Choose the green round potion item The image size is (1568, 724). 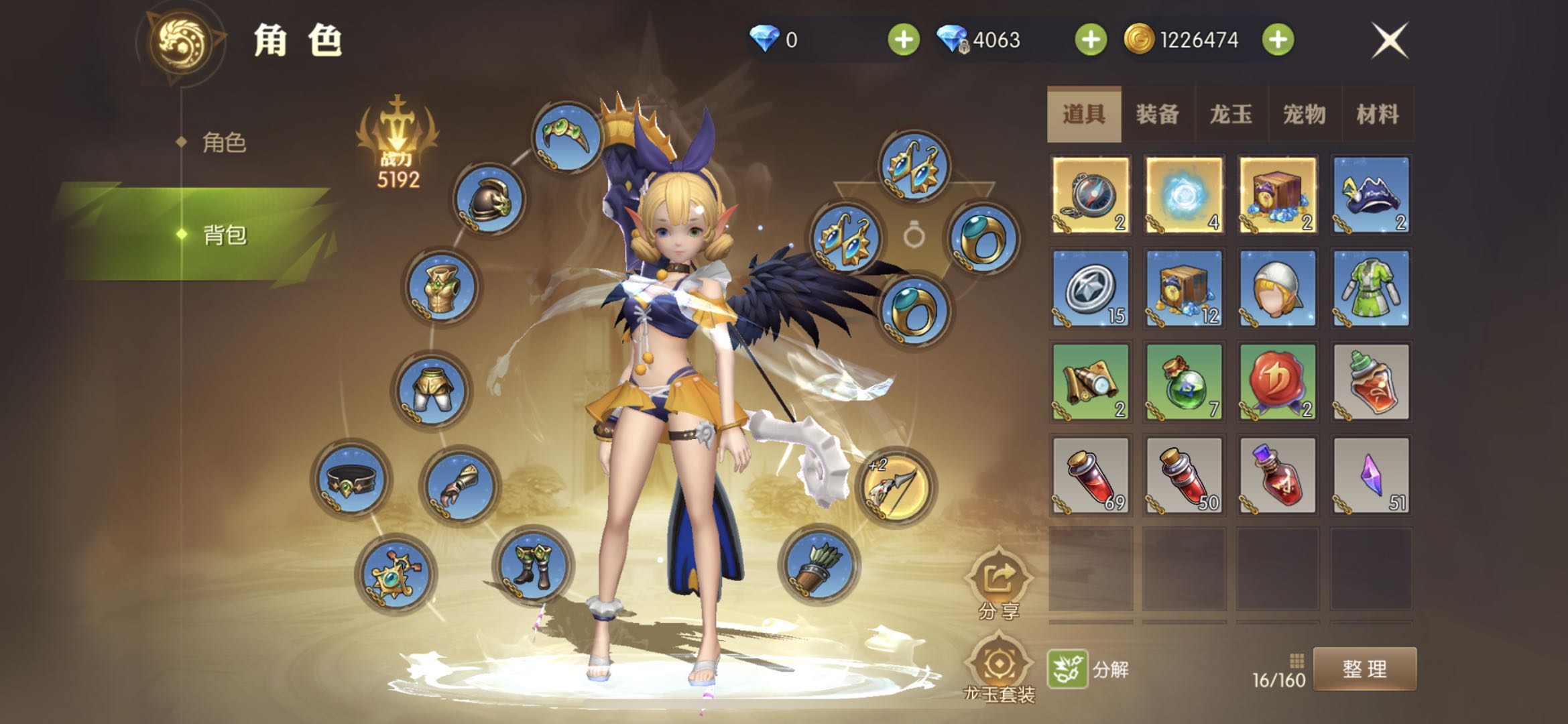(1185, 382)
